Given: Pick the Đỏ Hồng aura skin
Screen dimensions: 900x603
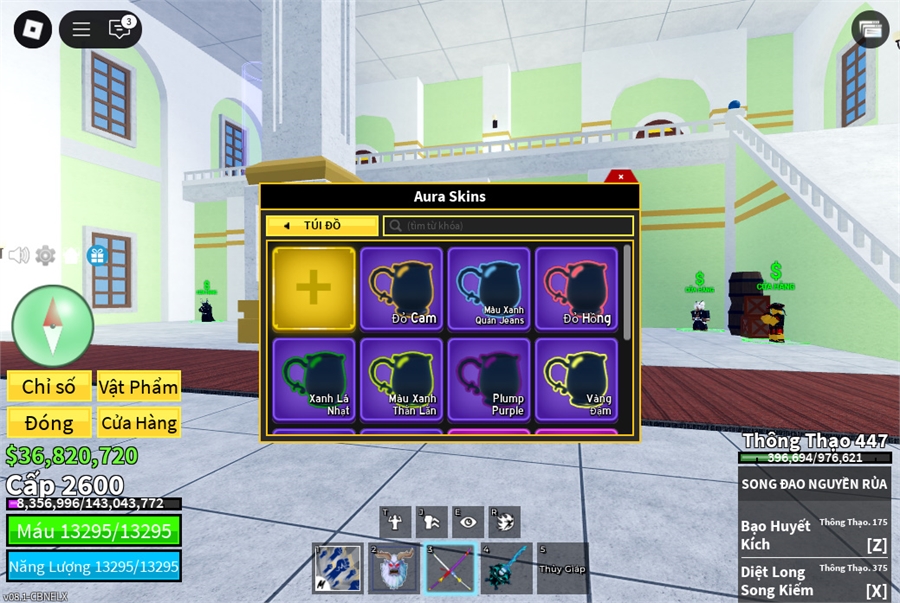Looking at the screenshot, I should pos(576,288).
